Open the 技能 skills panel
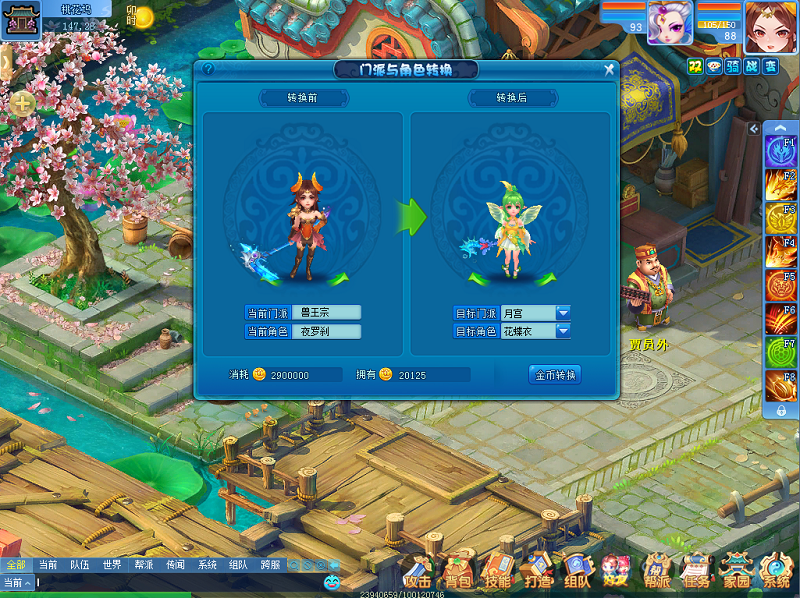 tap(497, 571)
